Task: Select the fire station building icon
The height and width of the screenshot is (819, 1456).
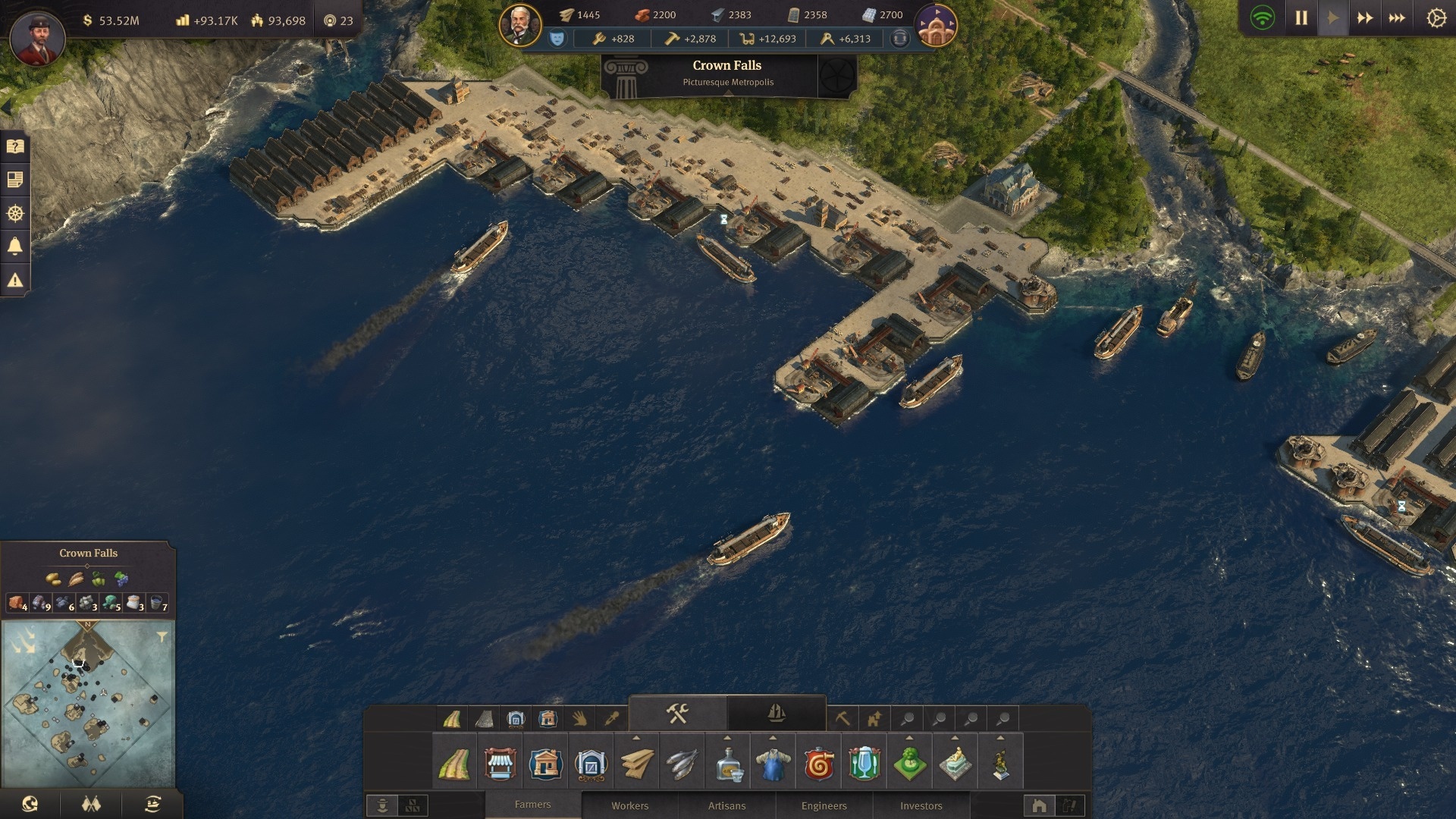Action: point(818,764)
